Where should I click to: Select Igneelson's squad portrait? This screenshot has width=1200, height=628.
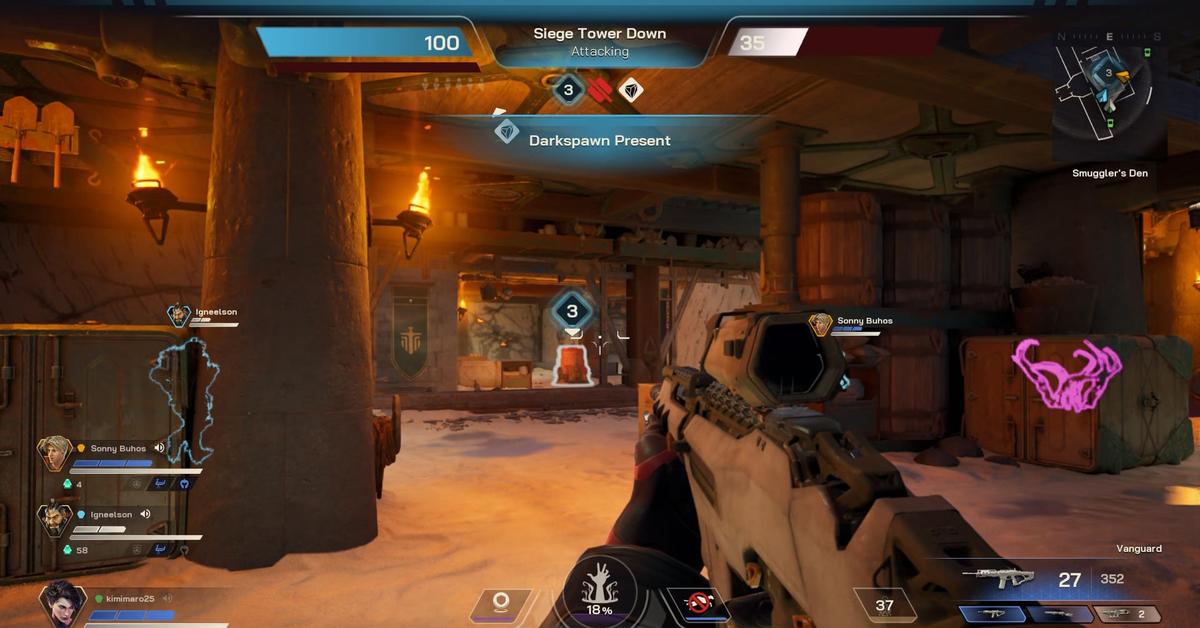coord(54,519)
